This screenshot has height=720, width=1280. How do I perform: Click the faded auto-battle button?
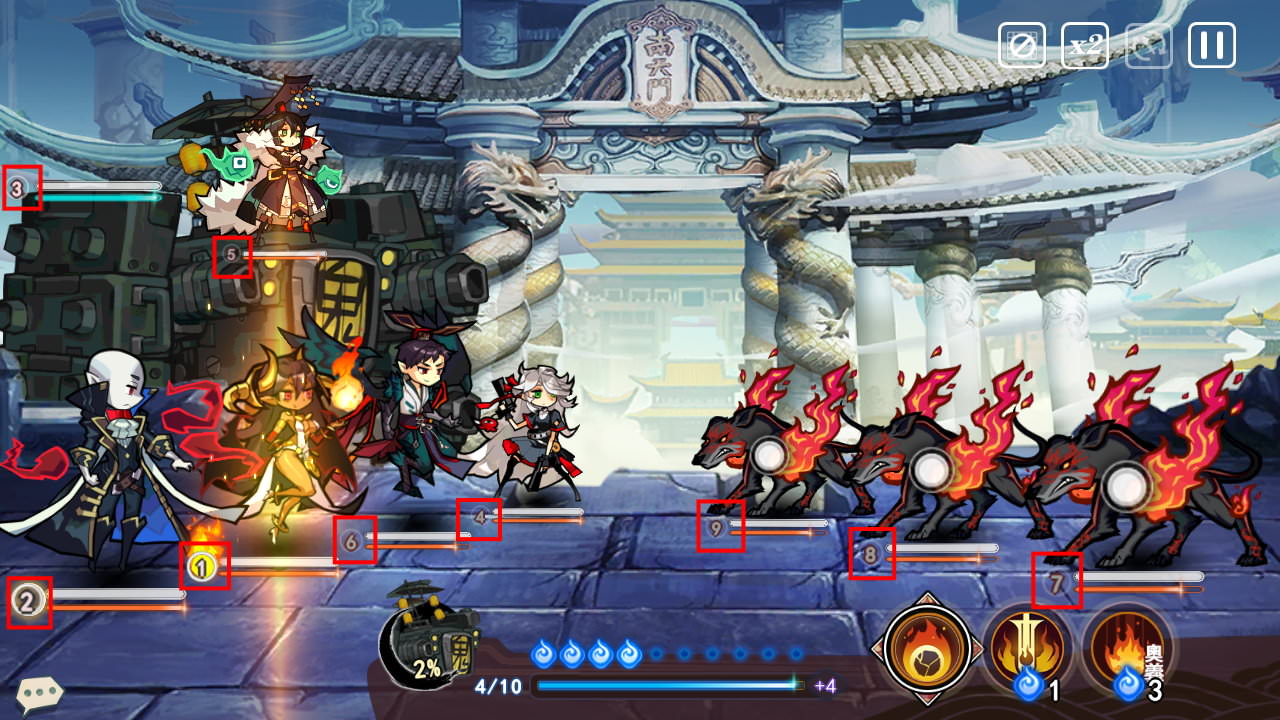point(1148,45)
